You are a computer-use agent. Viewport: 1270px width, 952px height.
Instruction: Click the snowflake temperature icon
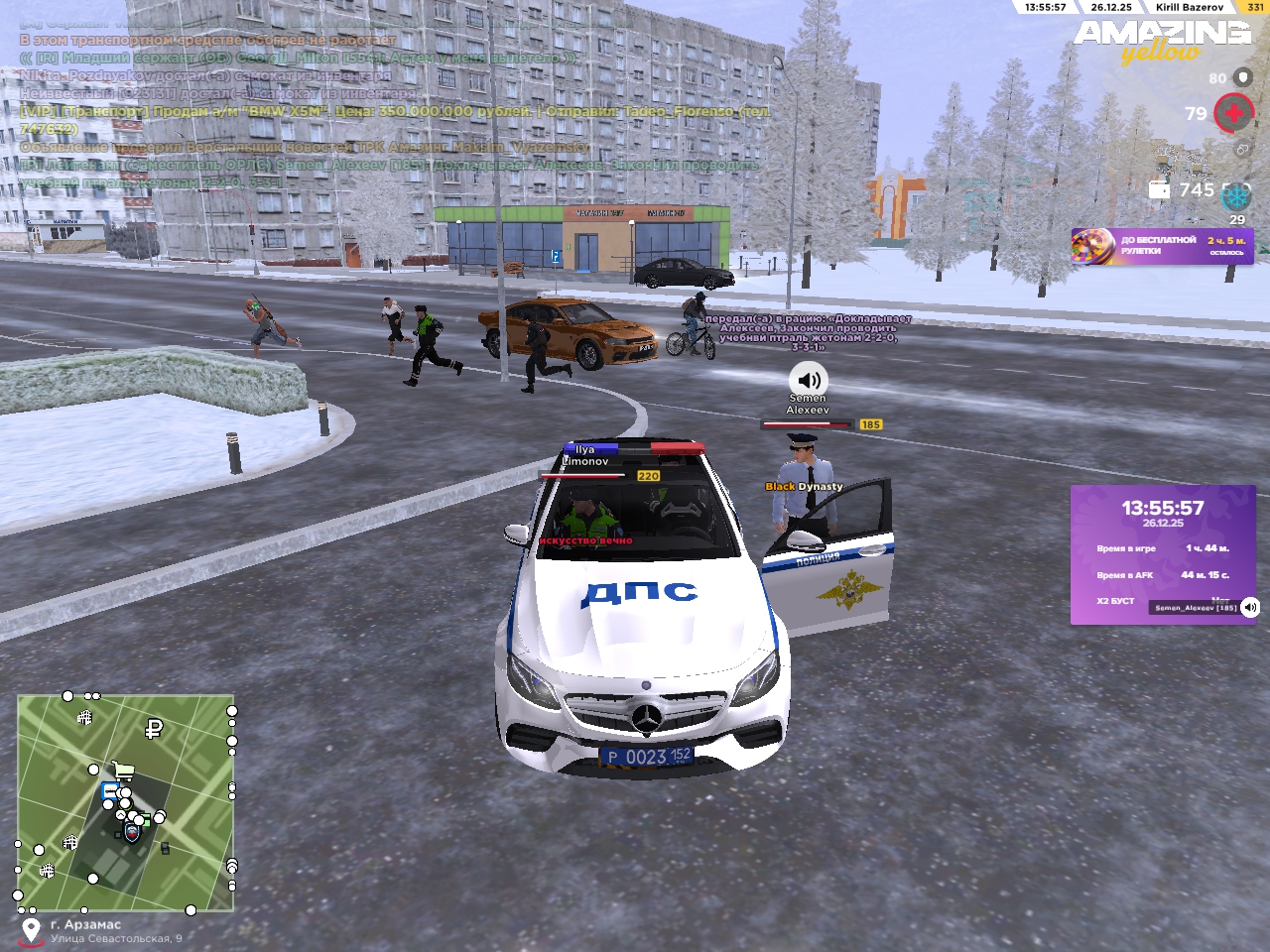tap(1236, 196)
